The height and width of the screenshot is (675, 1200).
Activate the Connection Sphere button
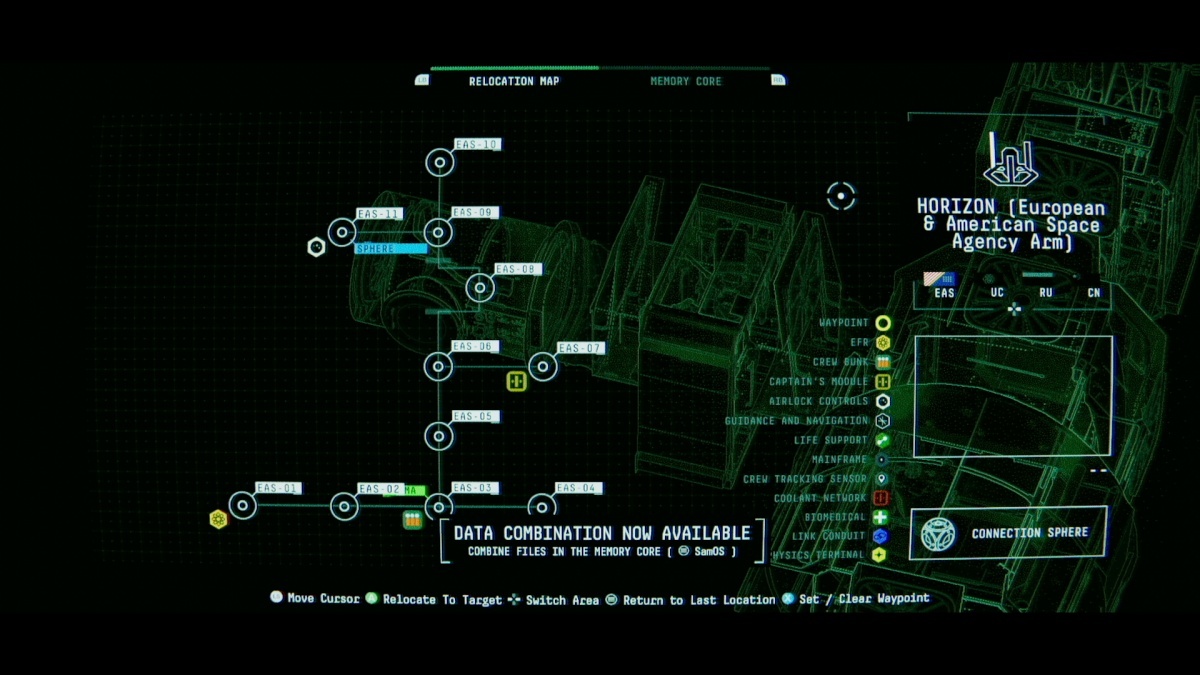click(1009, 533)
